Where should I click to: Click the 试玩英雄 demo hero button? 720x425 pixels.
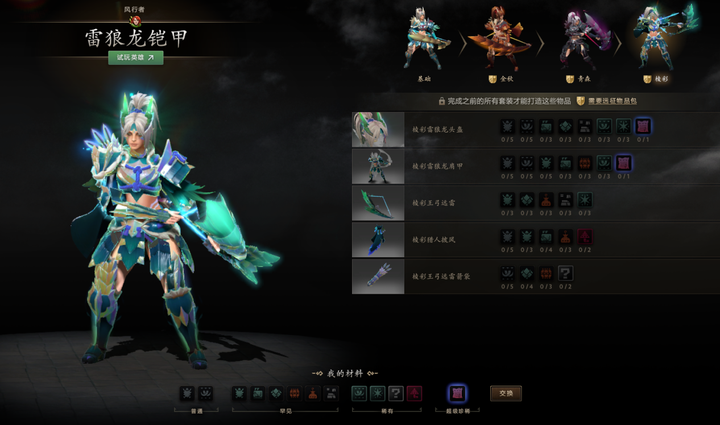[136, 57]
